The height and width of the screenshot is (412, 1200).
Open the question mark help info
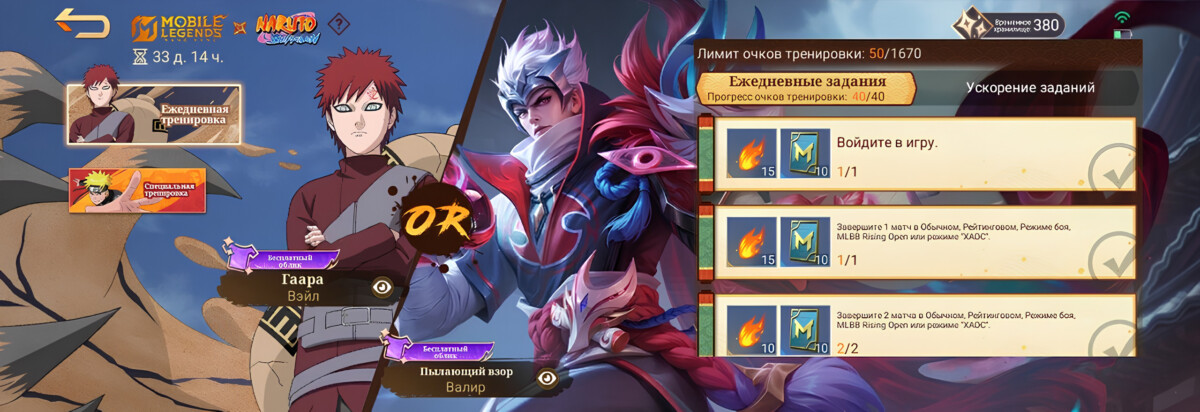click(341, 23)
